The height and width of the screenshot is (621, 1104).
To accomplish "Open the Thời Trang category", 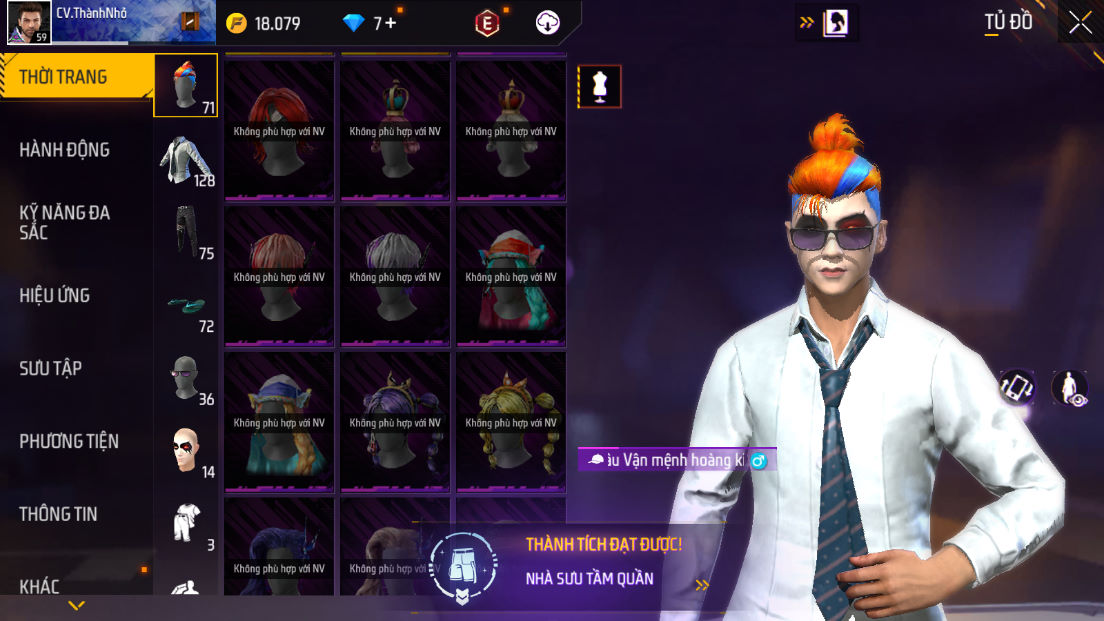I will [x=64, y=77].
